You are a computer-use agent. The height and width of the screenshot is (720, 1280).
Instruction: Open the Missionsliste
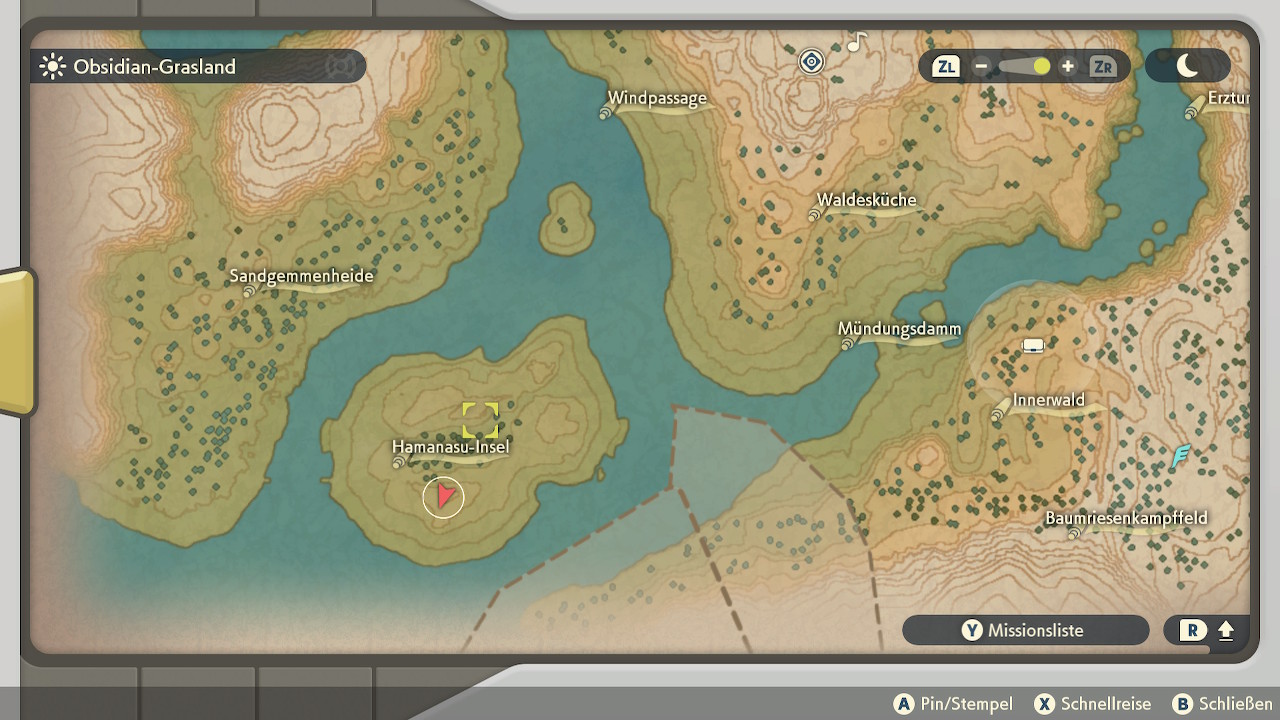[1025, 630]
